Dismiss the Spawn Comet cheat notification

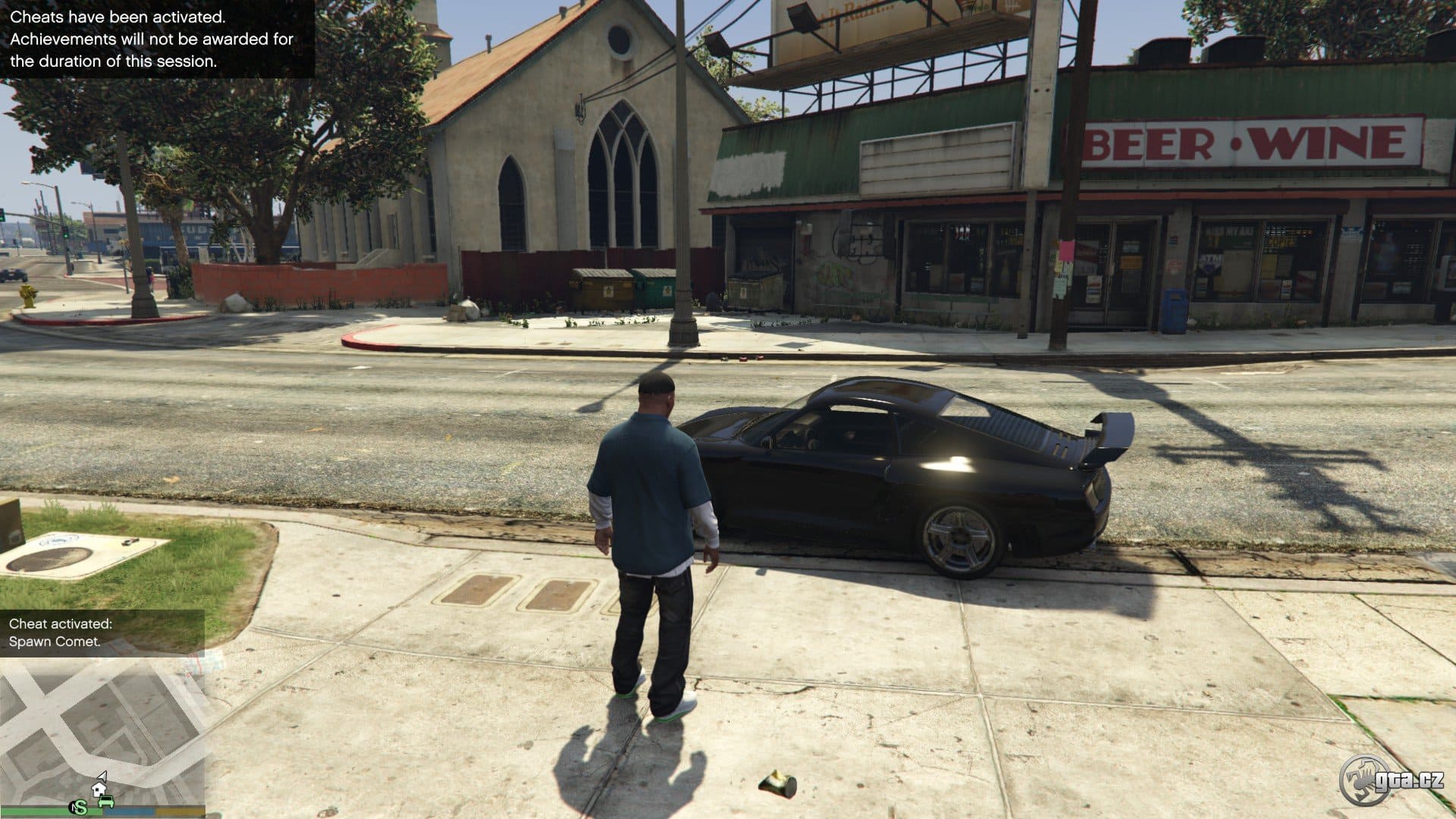click(102, 632)
